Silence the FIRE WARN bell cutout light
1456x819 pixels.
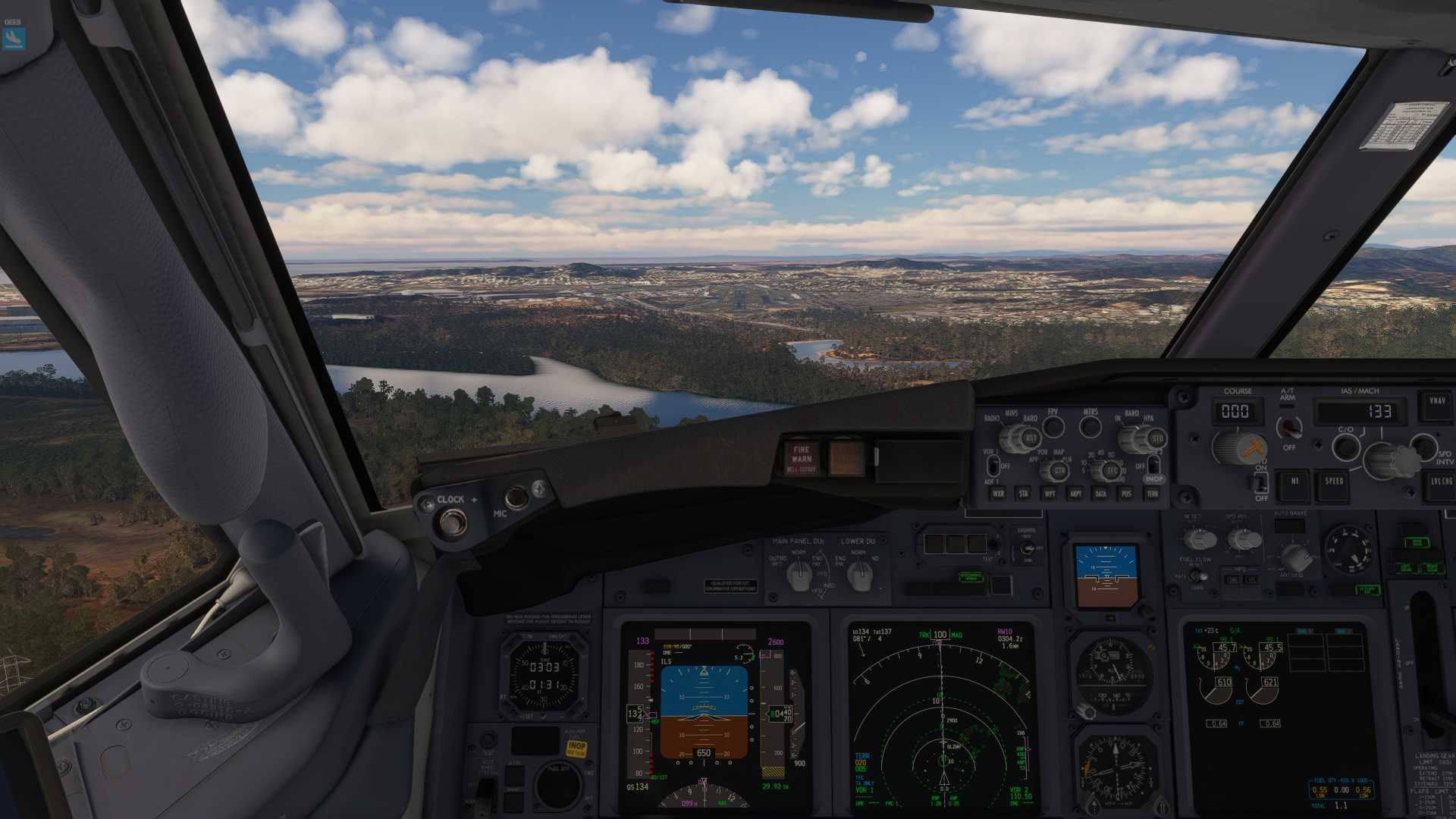tap(802, 459)
